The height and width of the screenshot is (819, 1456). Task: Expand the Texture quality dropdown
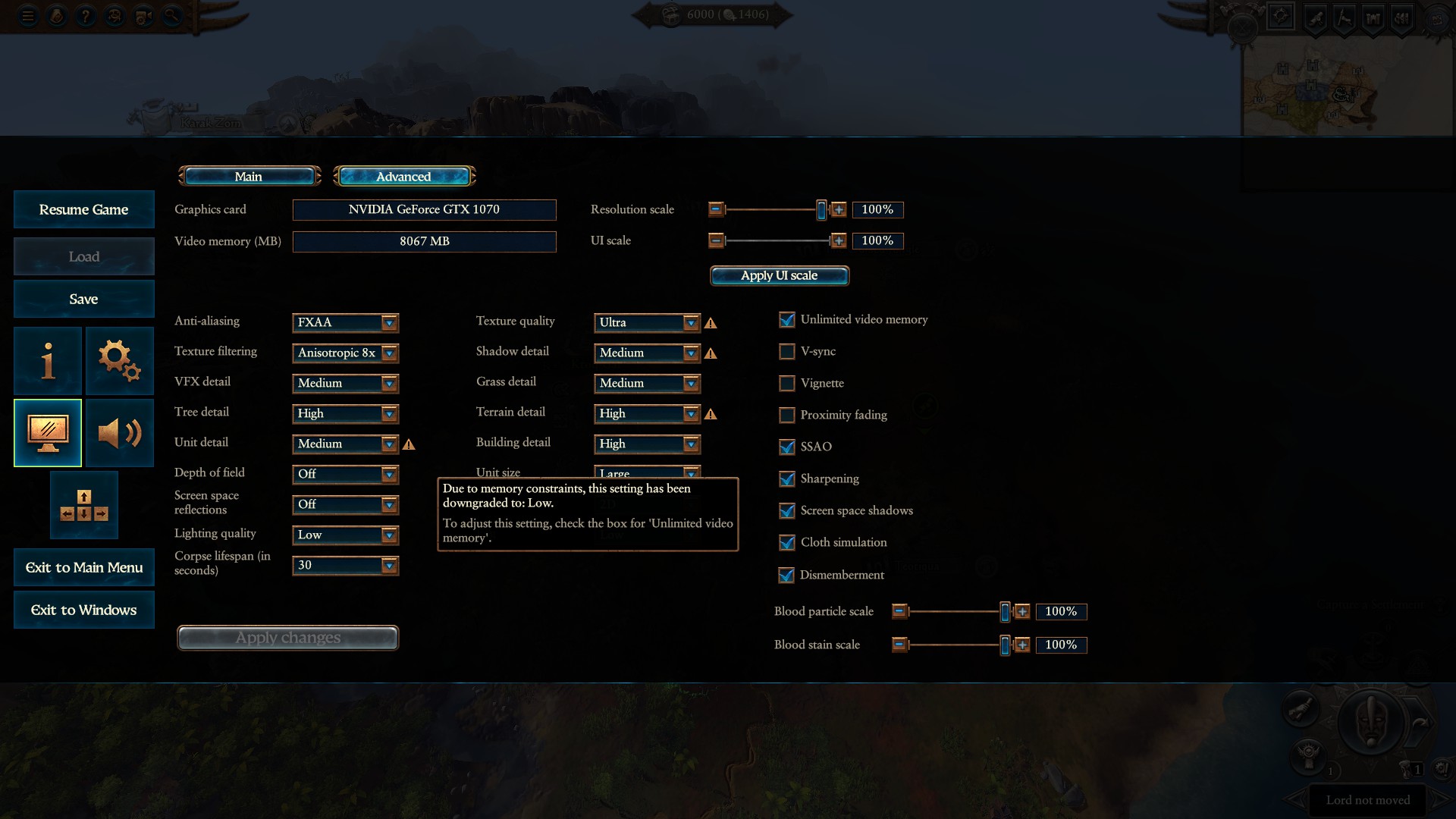tap(647, 322)
